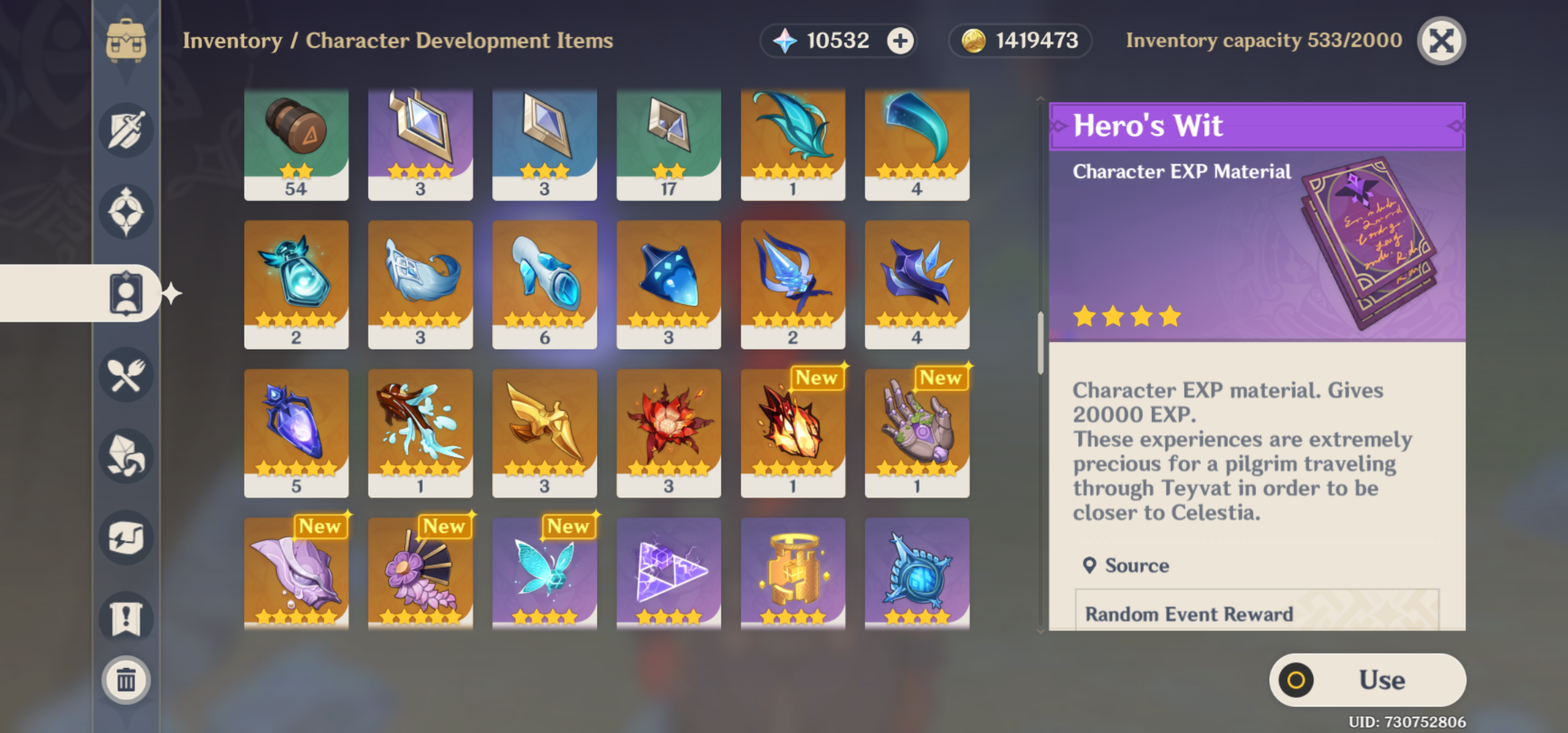
Task: Click the plus button to buy Primogems
Action: (899, 41)
